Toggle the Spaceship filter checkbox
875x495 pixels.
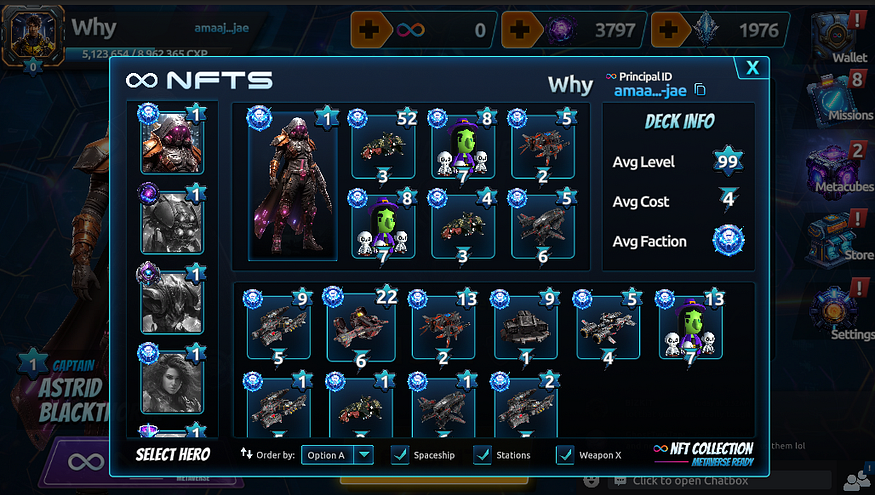[x=399, y=455]
